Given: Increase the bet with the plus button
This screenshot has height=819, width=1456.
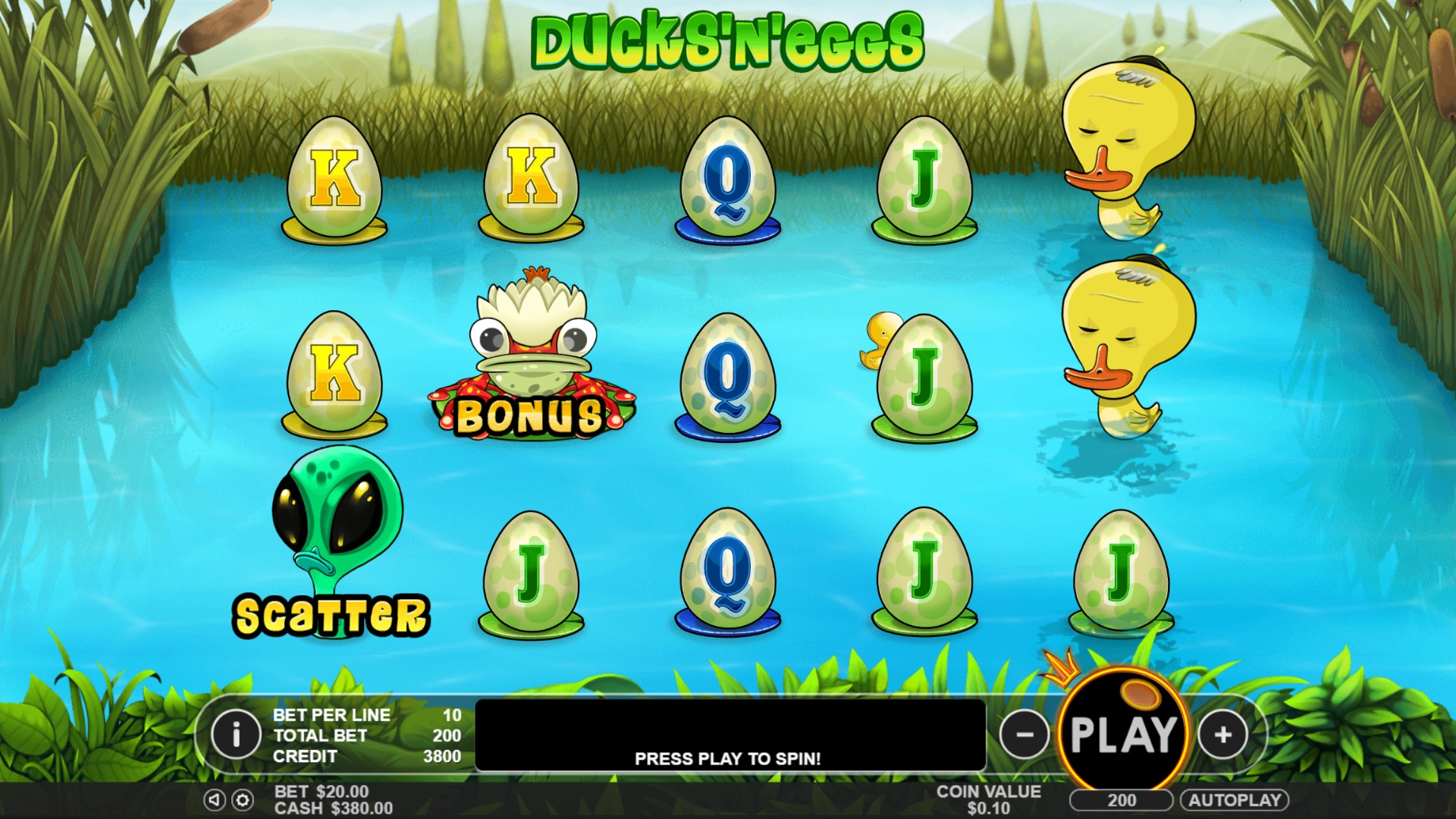Looking at the screenshot, I should (x=1222, y=734).
